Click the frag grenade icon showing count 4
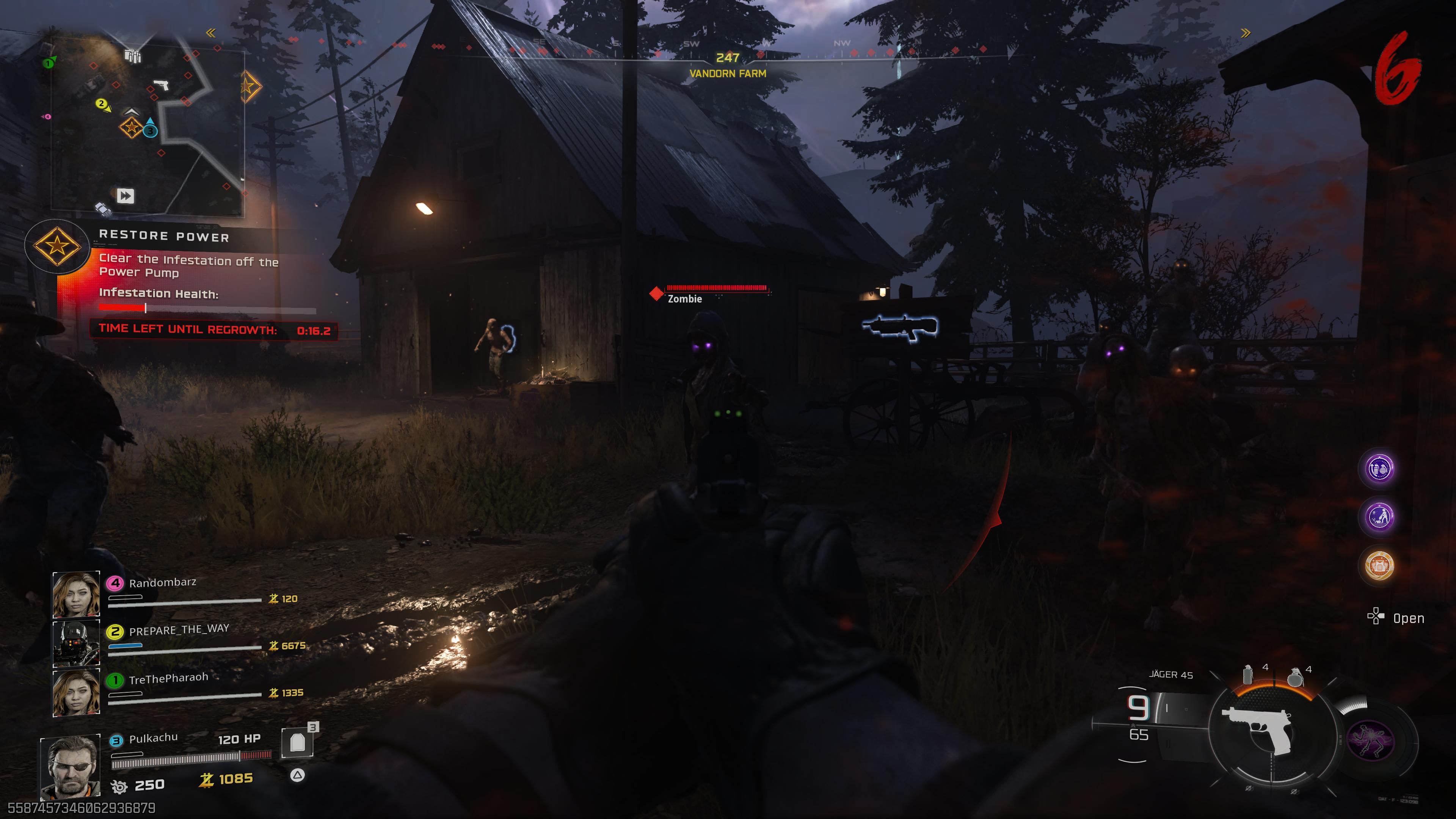This screenshot has height=819, width=1456. click(1296, 677)
